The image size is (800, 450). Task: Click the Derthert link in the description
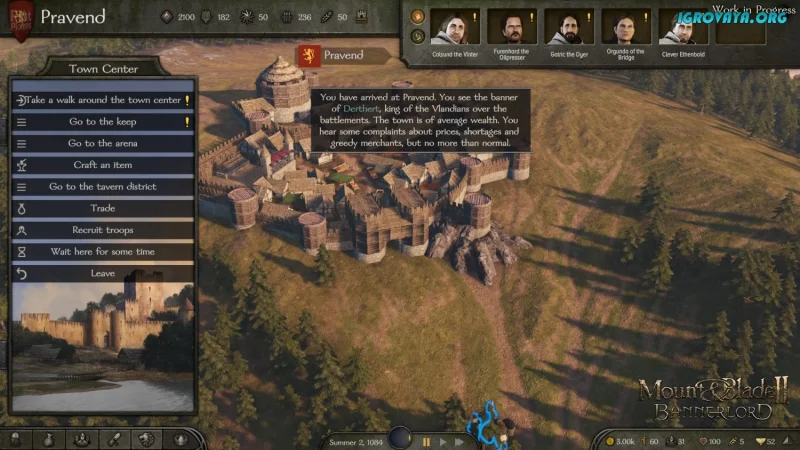pos(362,108)
